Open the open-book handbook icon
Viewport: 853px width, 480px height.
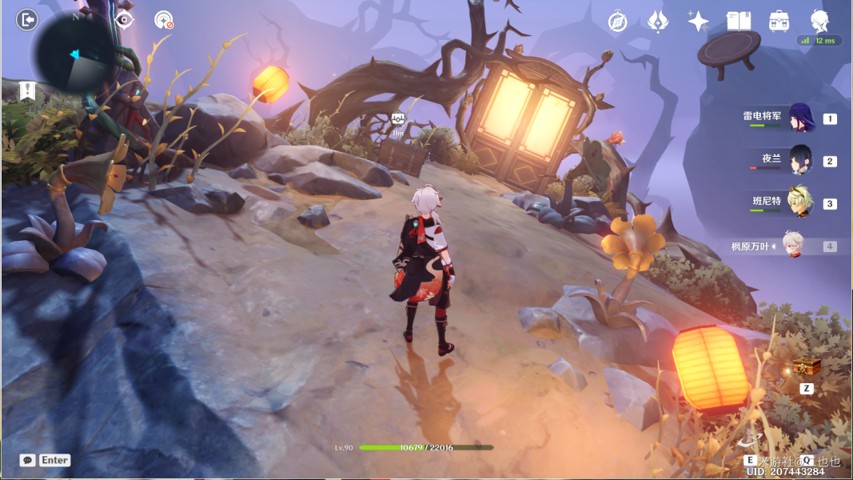[x=738, y=21]
